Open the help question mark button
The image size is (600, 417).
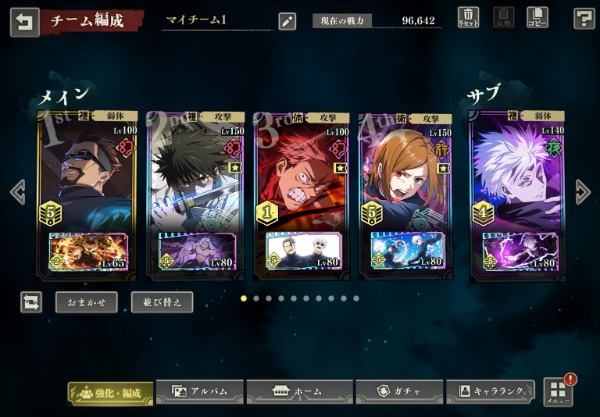click(584, 18)
